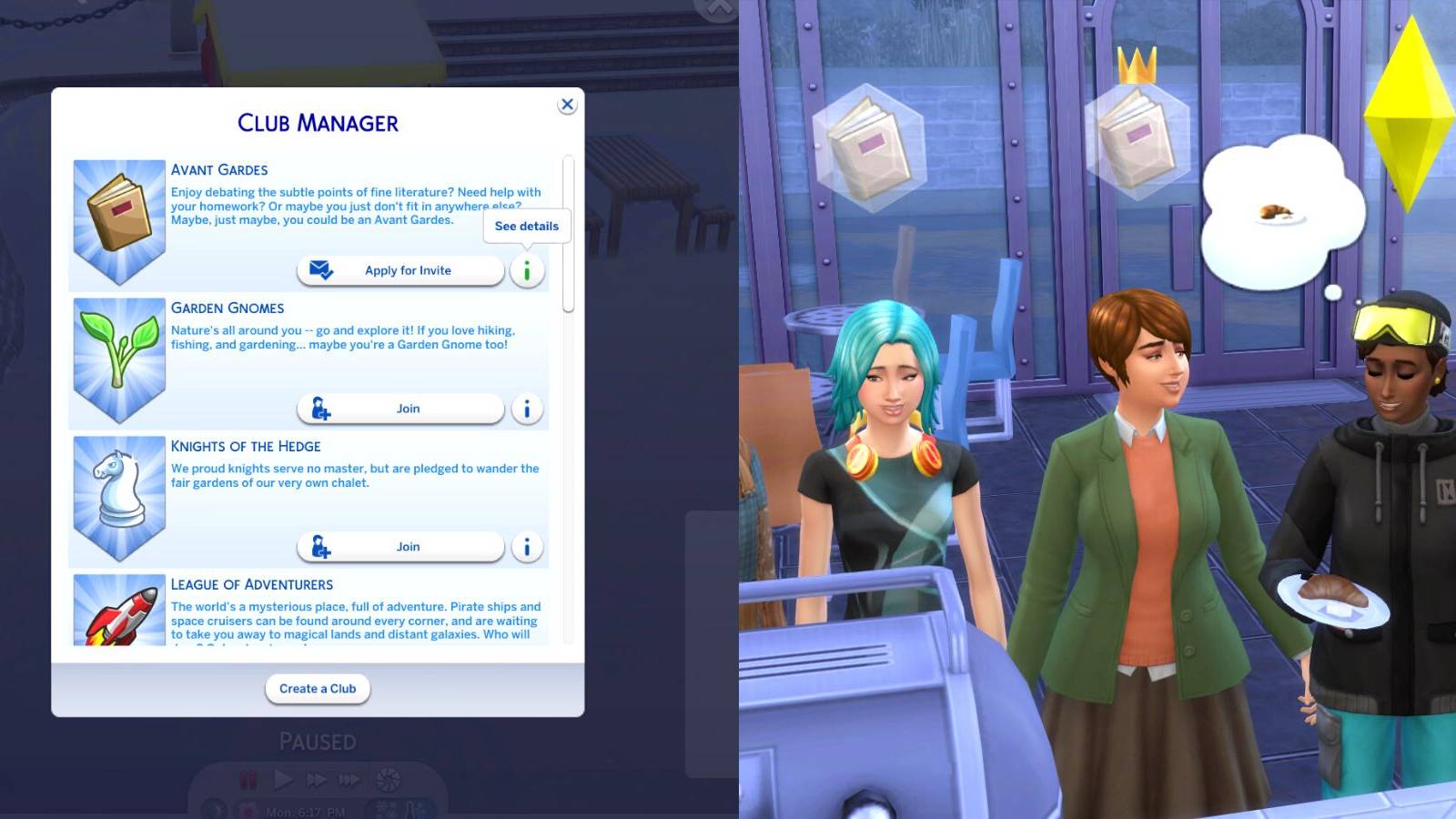Join the Garden Gnomes club
This screenshot has width=1456, height=819.
[x=400, y=409]
